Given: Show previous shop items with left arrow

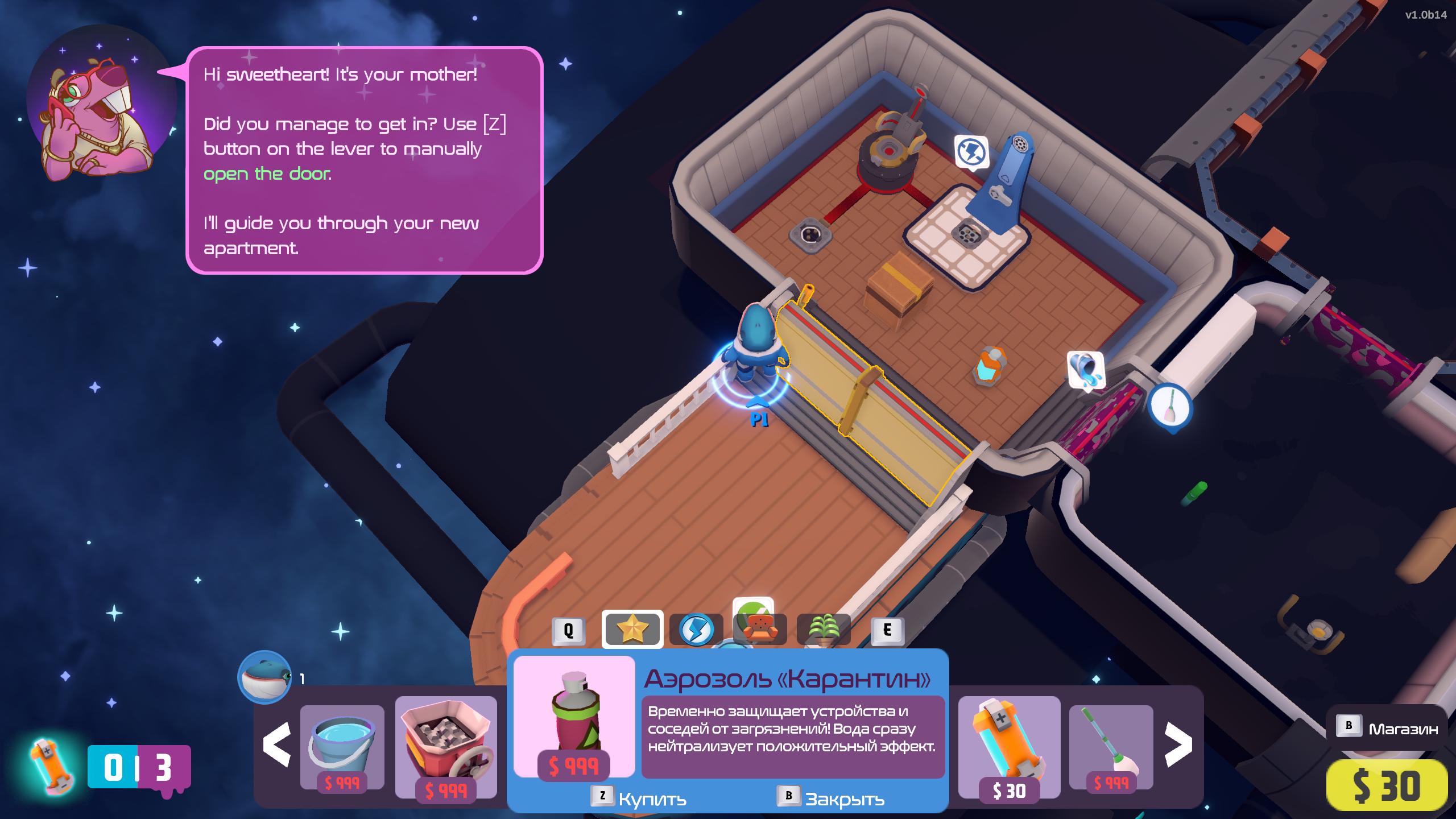Looking at the screenshot, I should (x=277, y=745).
